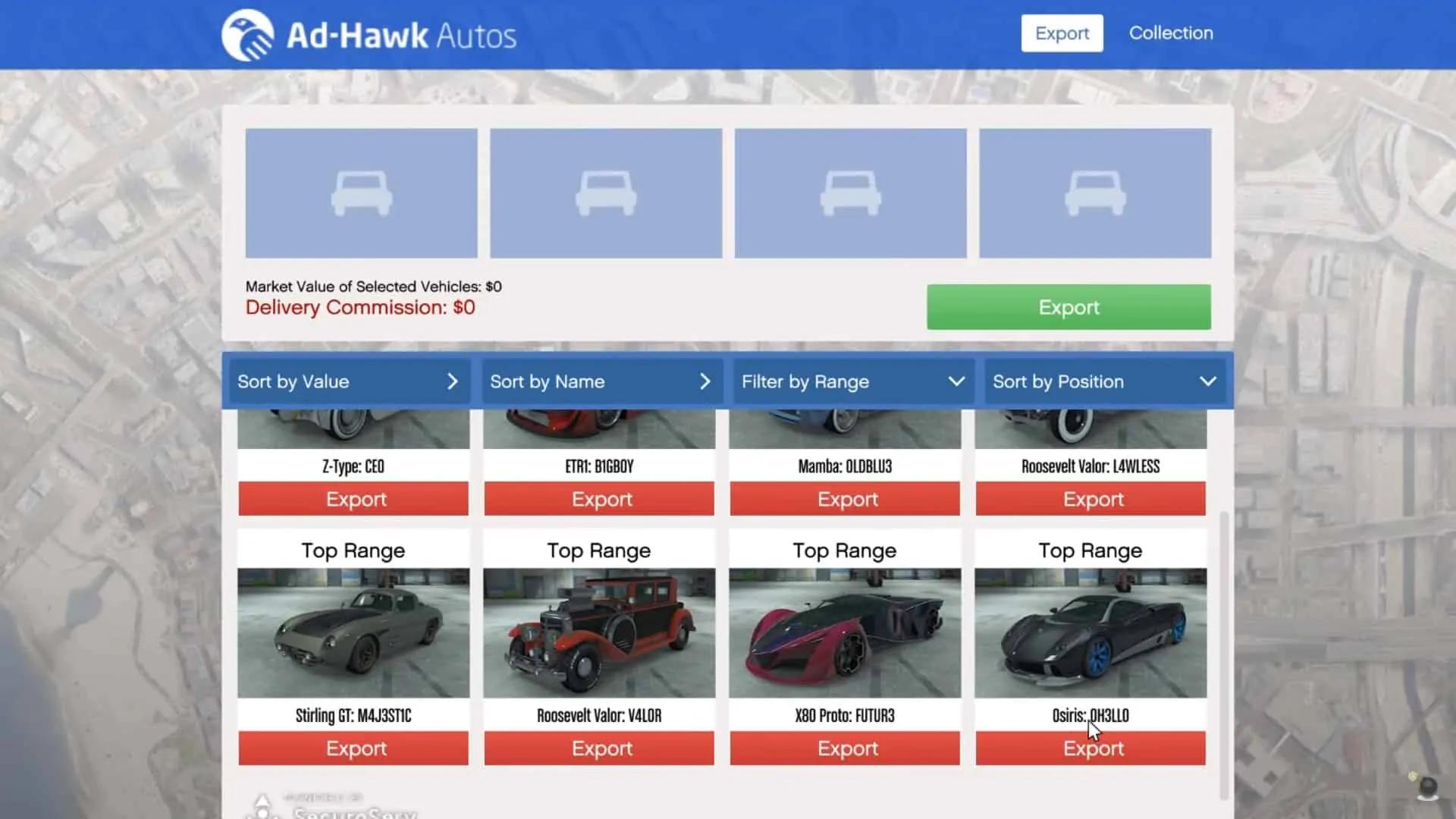Expand the Sort by Value option
Viewport: 1456px width, 819px height.
point(348,381)
